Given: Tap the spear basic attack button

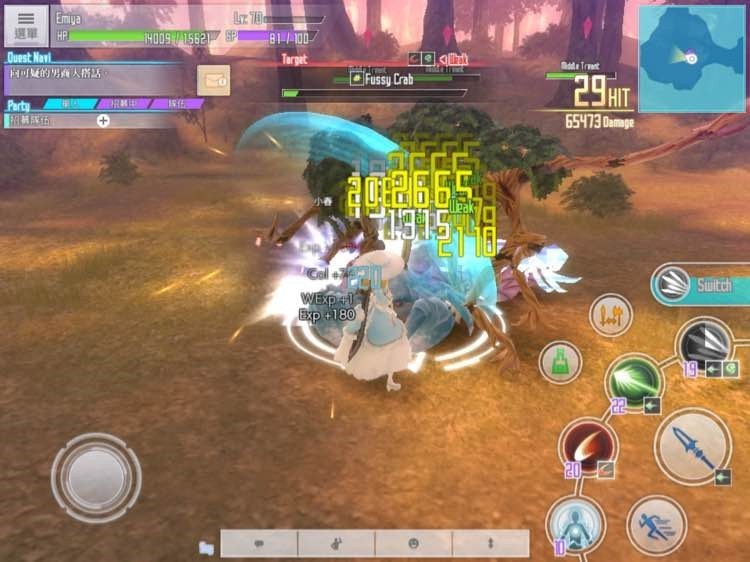Looking at the screenshot, I should tap(692, 445).
